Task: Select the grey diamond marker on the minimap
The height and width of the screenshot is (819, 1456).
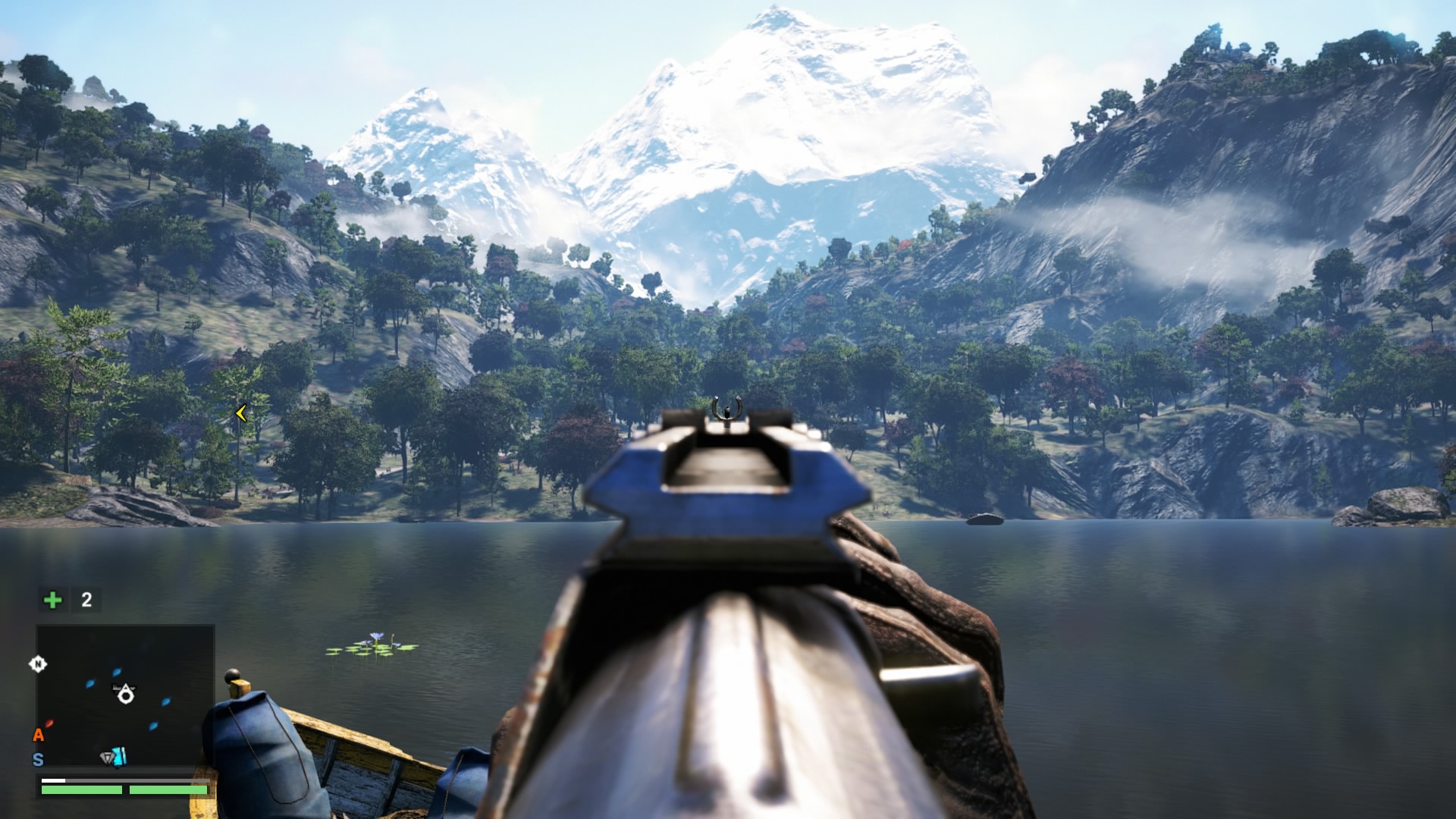Action: (x=108, y=757)
